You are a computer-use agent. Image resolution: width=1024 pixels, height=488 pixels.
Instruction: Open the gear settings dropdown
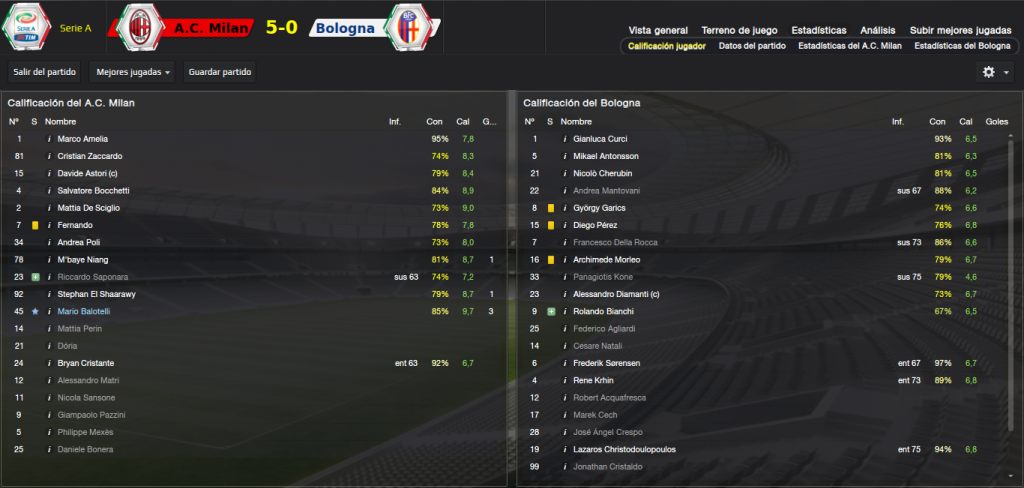(x=995, y=72)
